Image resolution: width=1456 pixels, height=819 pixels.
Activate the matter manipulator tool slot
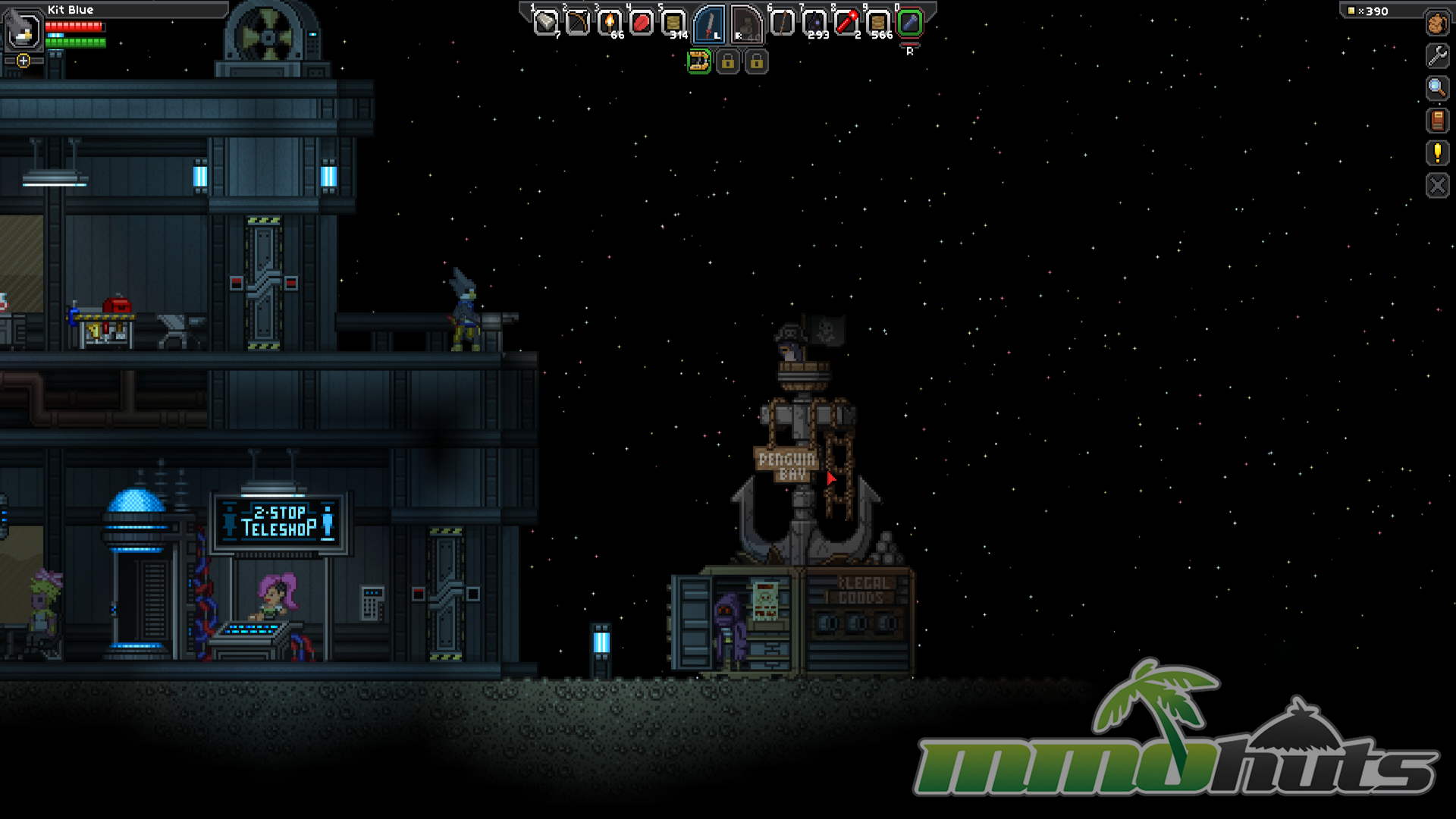click(x=698, y=61)
